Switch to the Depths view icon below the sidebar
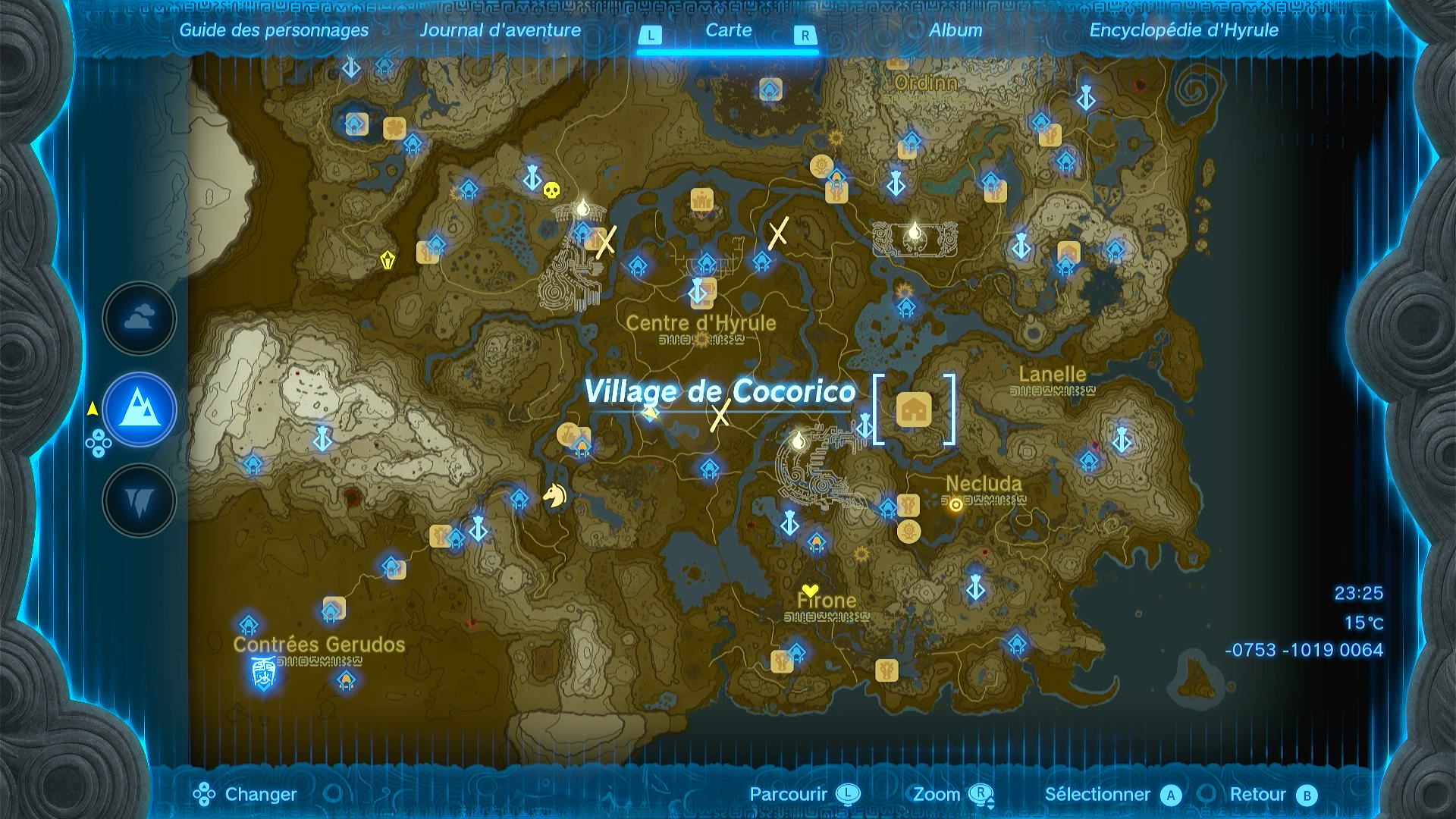 point(138,499)
